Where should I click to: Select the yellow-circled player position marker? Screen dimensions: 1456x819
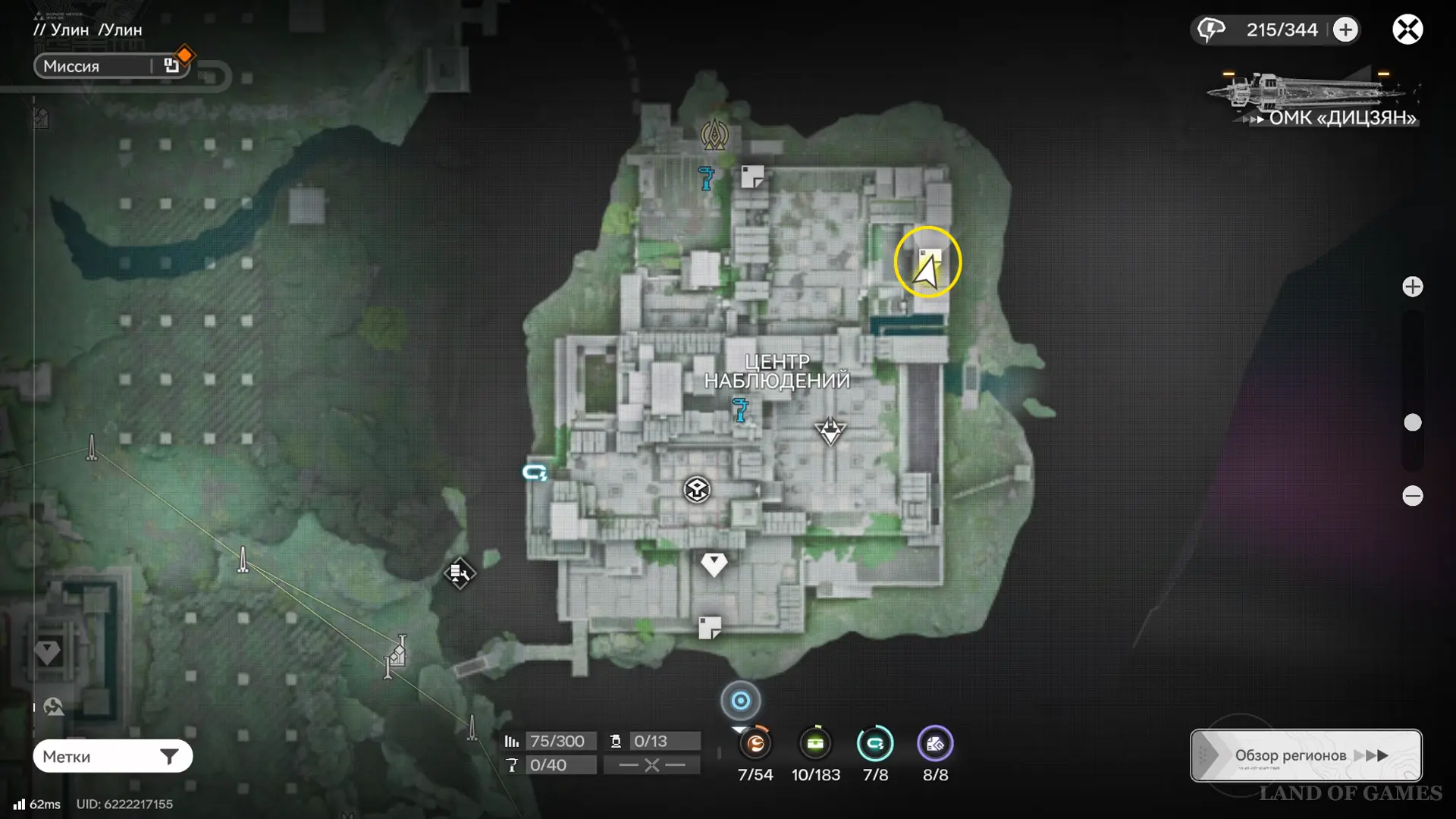pyautogui.click(x=927, y=263)
